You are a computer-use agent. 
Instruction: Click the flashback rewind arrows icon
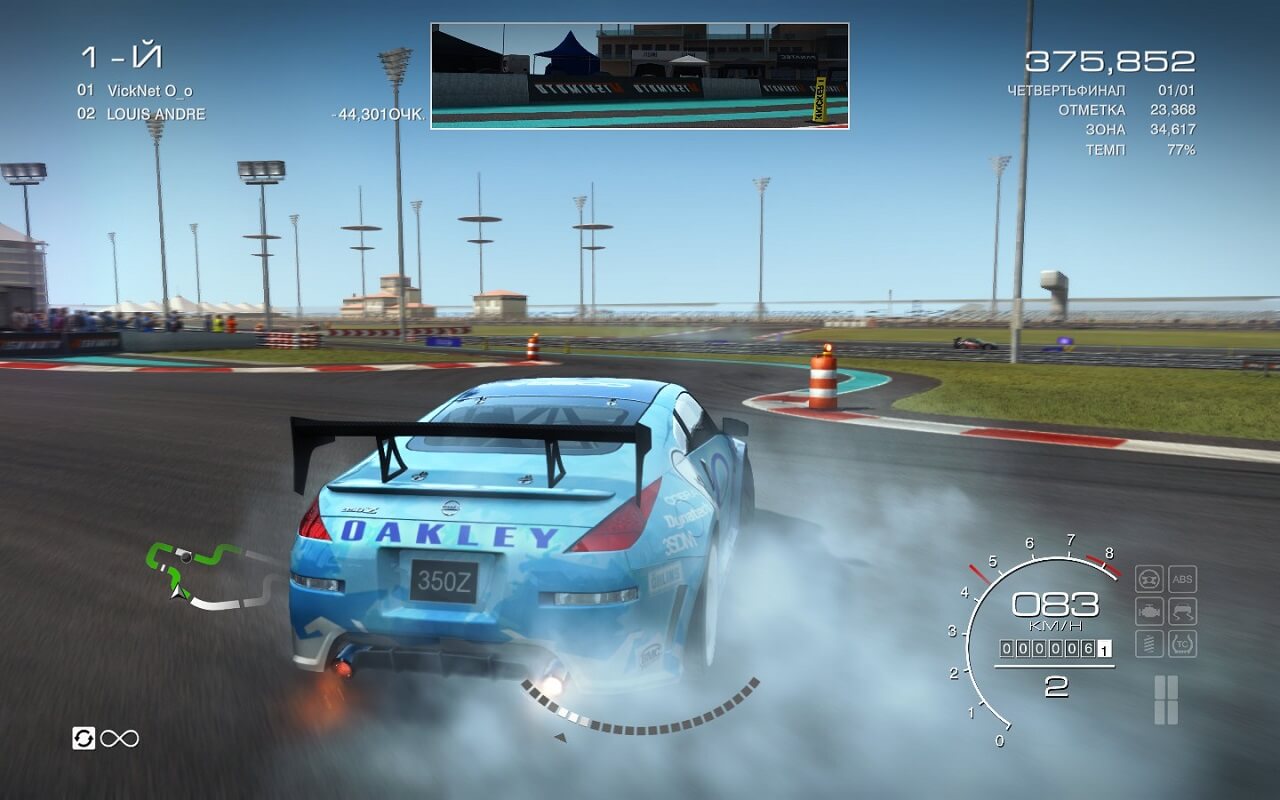click(84, 738)
